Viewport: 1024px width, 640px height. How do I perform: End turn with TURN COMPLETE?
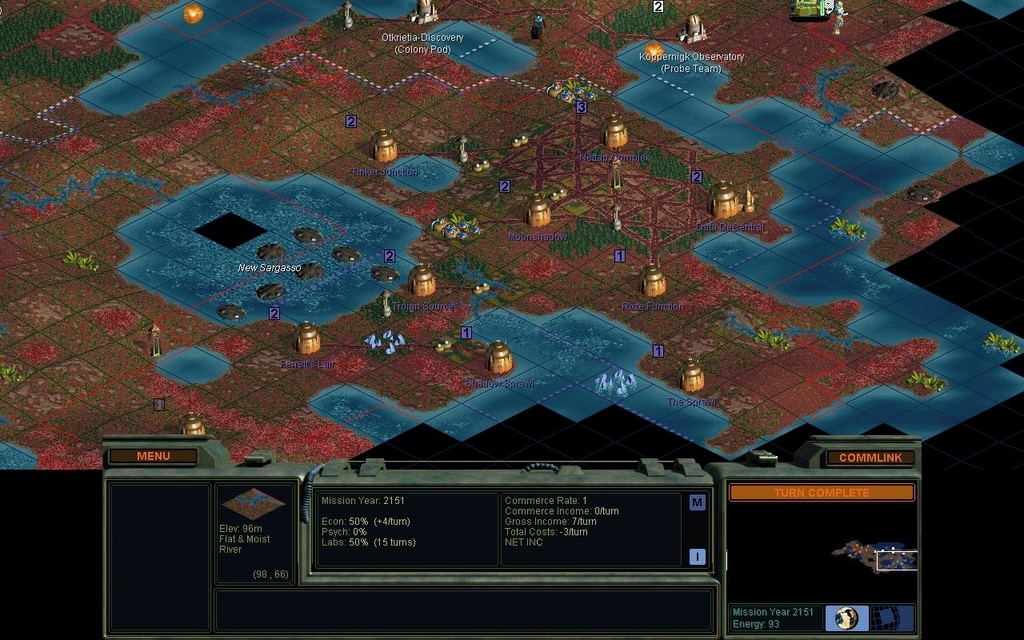821,492
